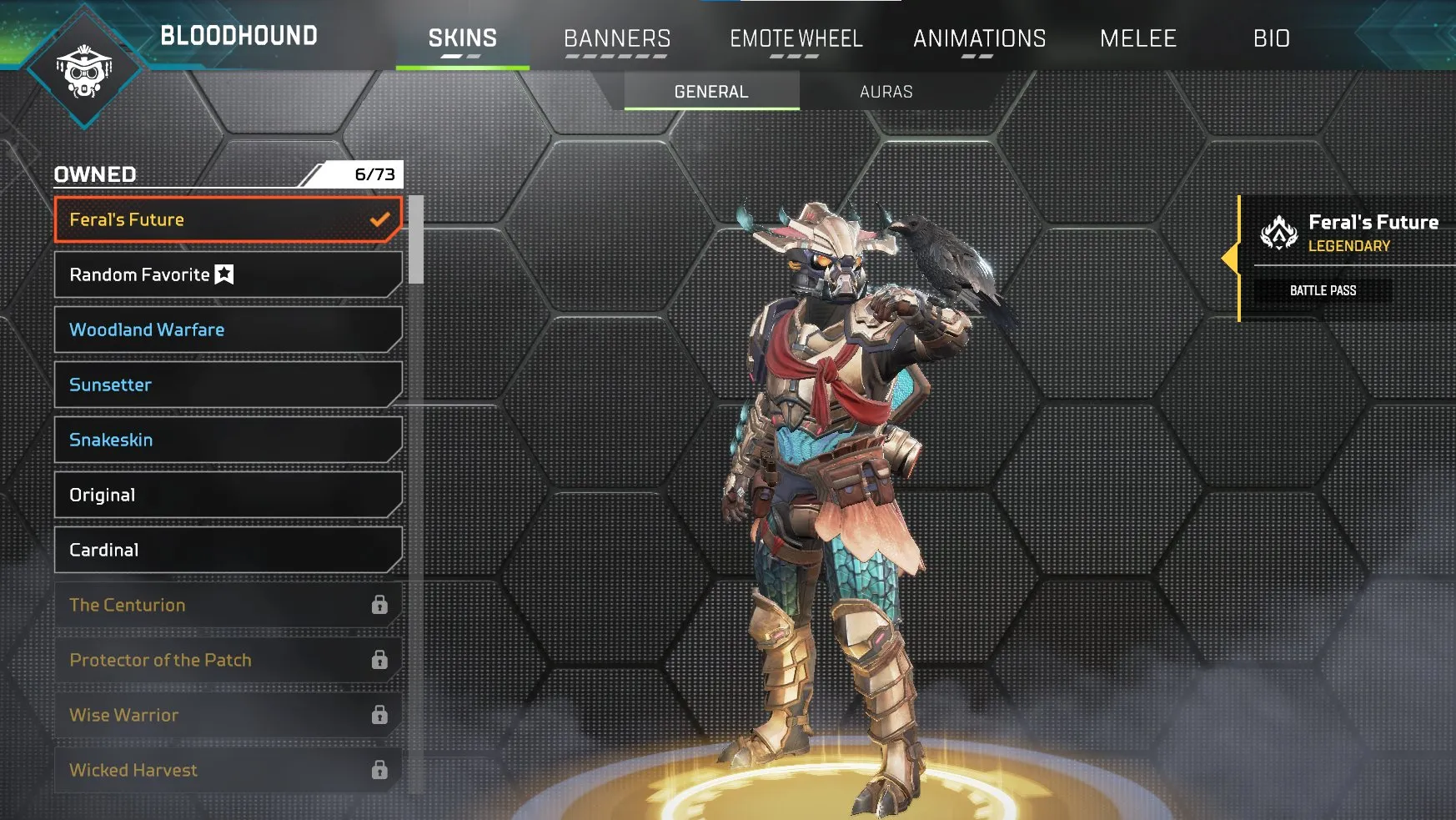Open the ANIMATIONS tab
The width and height of the screenshot is (1456, 820).
click(x=979, y=38)
